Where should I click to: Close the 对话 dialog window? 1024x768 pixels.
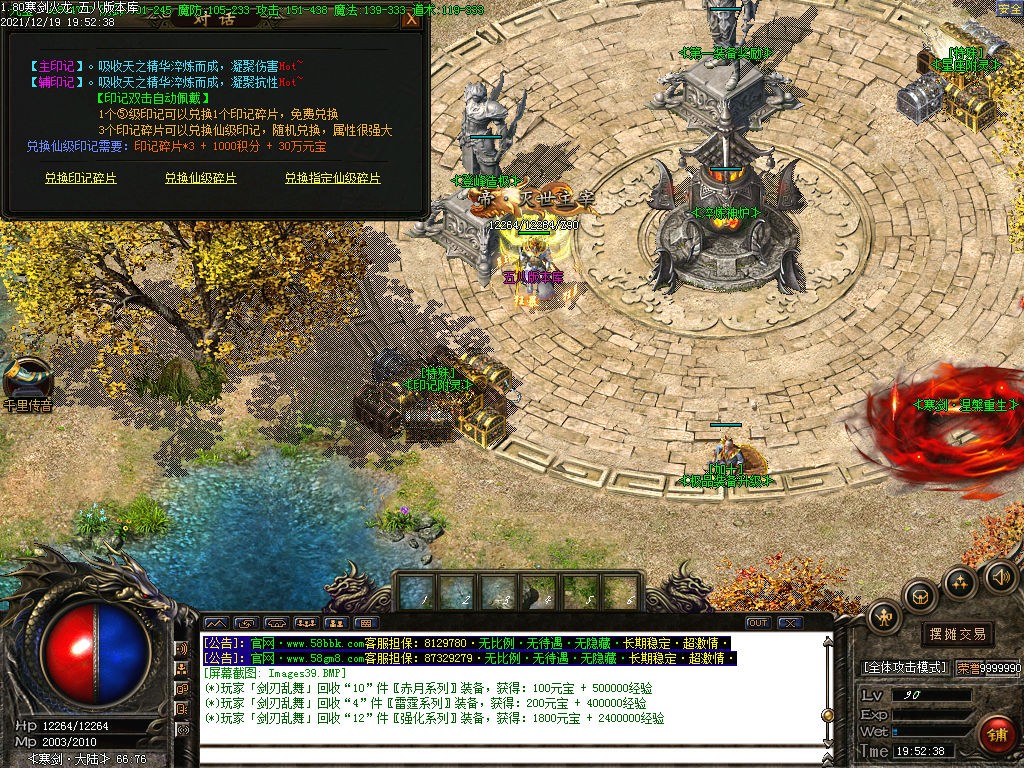pyautogui.click(x=411, y=19)
